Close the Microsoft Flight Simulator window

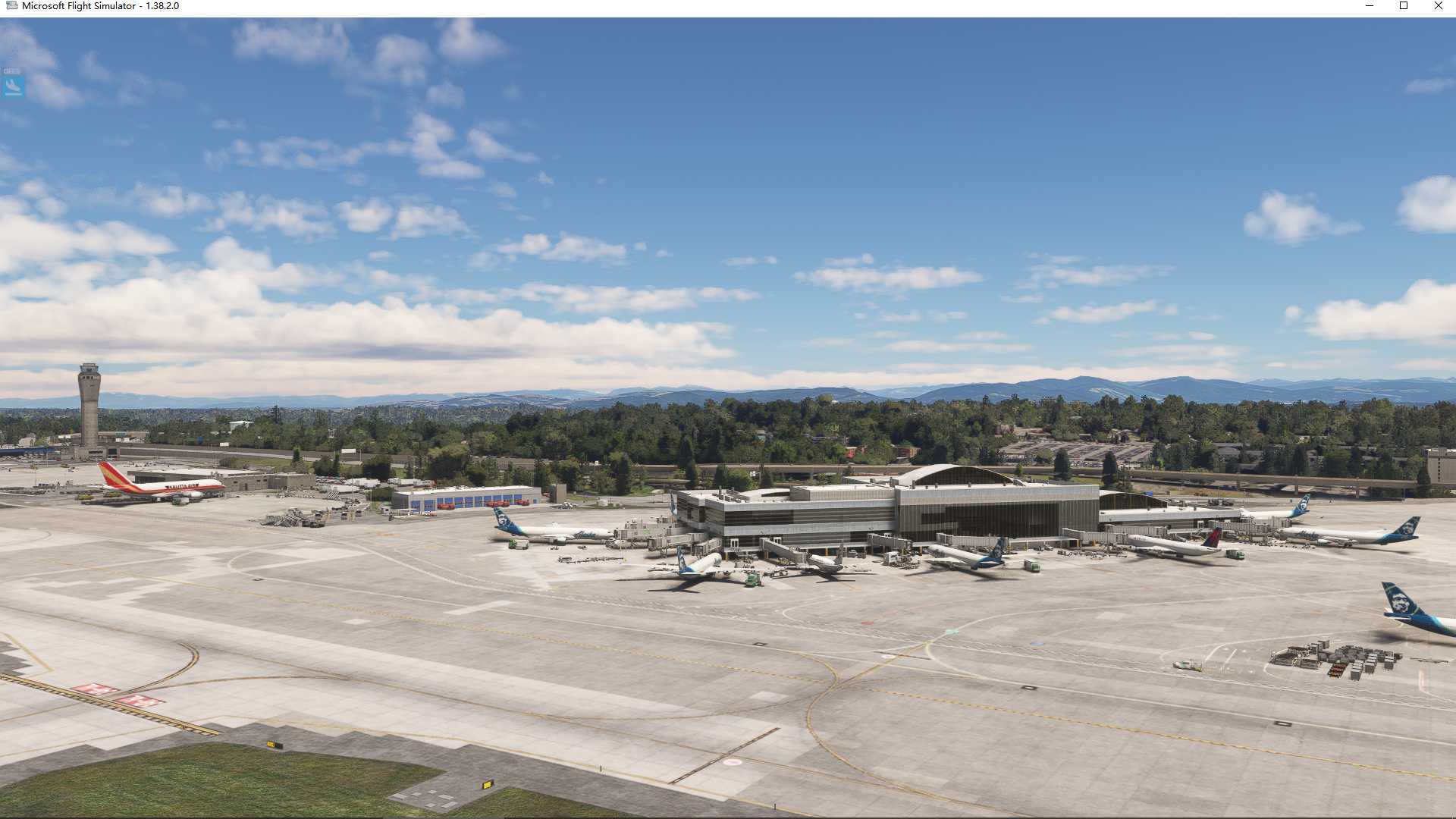tap(1438, 6)
